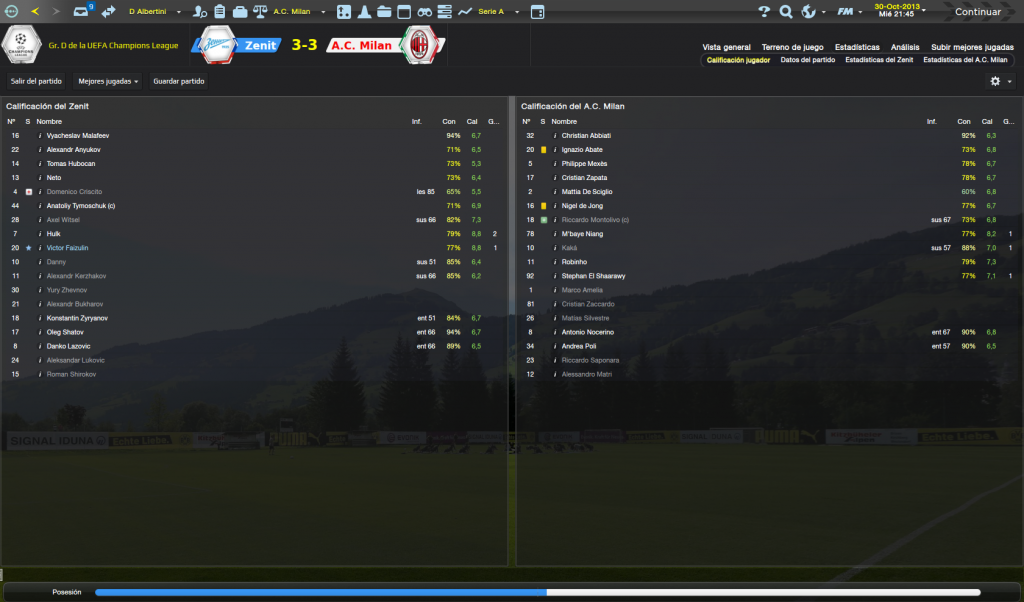Image resolution: width=1024 pixels, height=602 pixels.
Task: Switch to the Vista general tab
Action: click(x=726, y=47)
